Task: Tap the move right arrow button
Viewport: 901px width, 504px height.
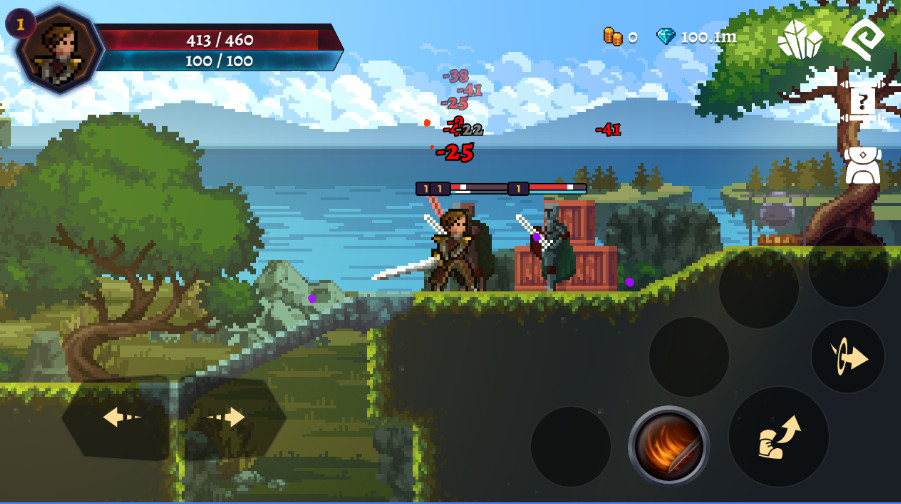Action: pyautogui.click(x=231, y=417)
